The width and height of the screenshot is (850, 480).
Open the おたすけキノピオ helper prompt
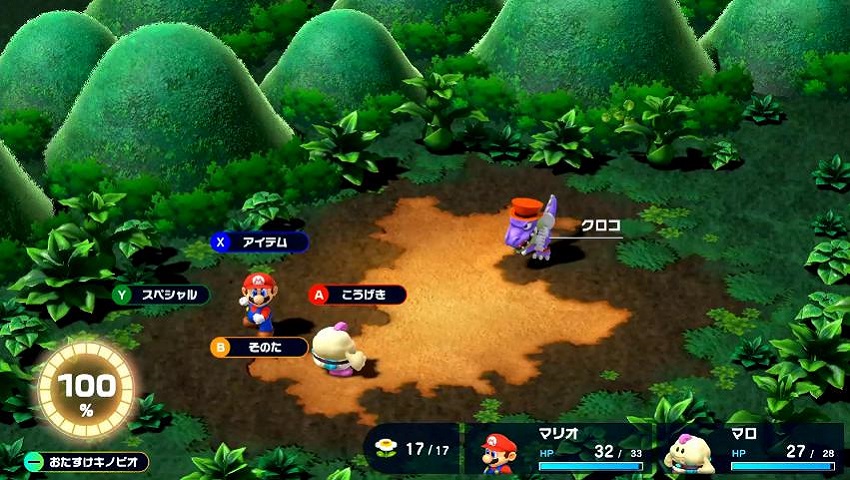point(86,462)
